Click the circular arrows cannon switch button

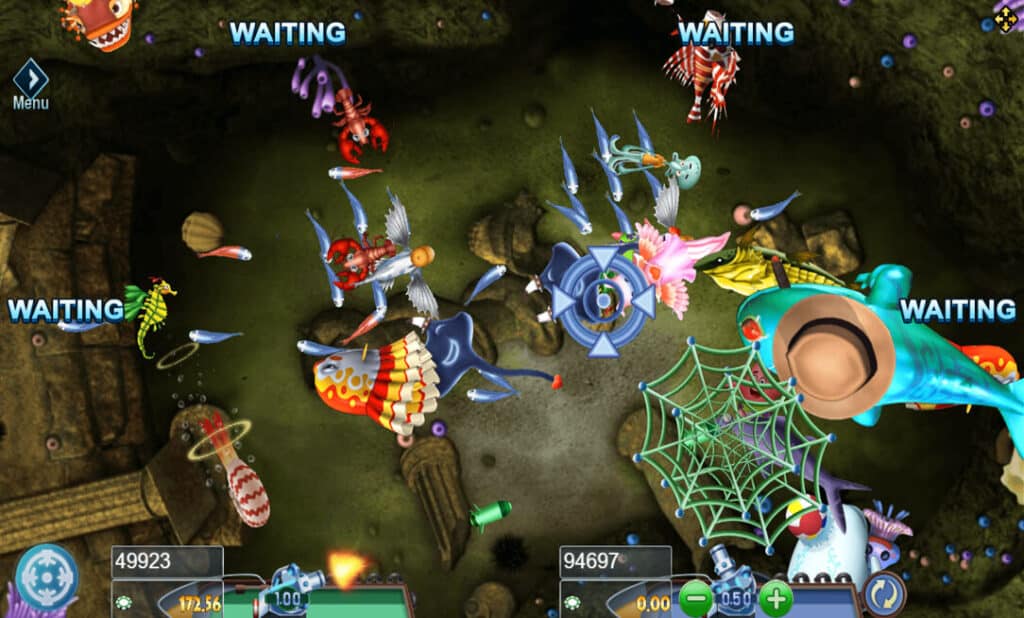tap(884, 595)
